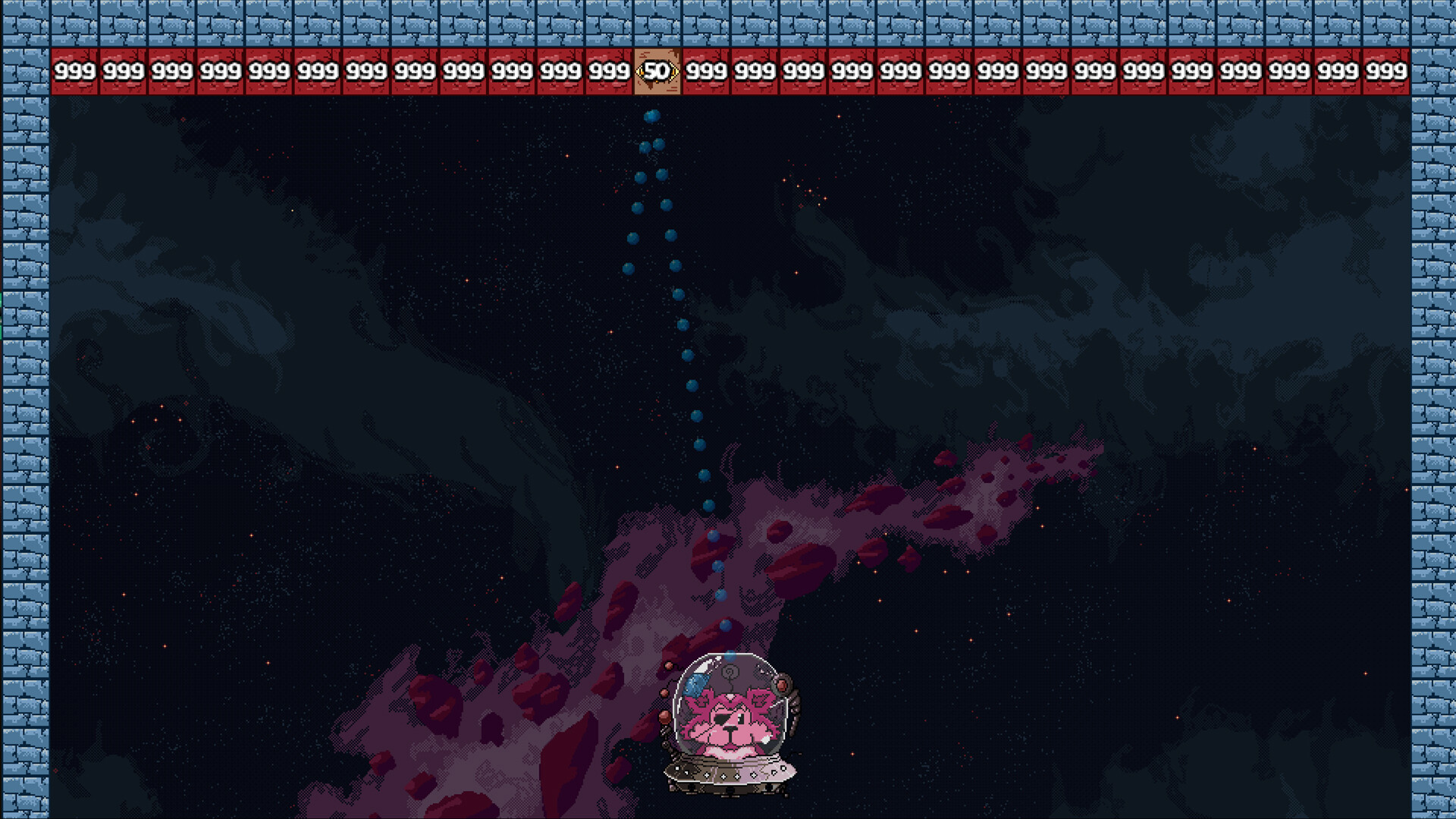Click the red orb on the capsule's side arm

782,685
